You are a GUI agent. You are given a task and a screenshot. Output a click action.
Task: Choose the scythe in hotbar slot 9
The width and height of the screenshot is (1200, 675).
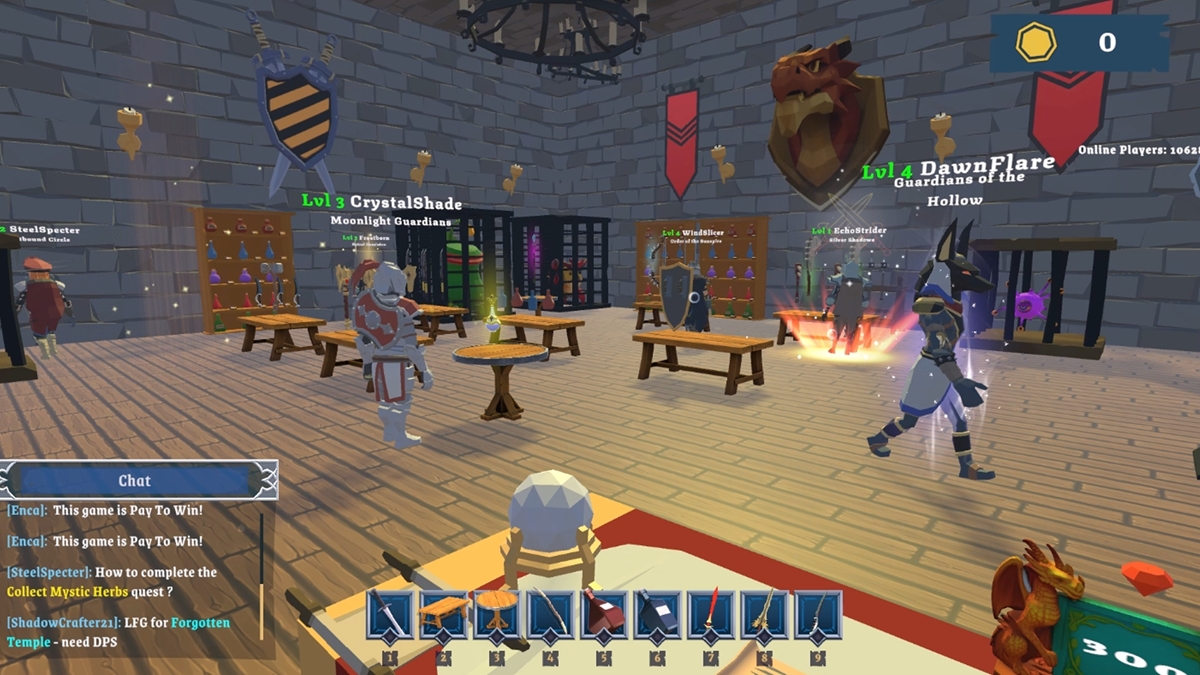[x=817, y=614]
